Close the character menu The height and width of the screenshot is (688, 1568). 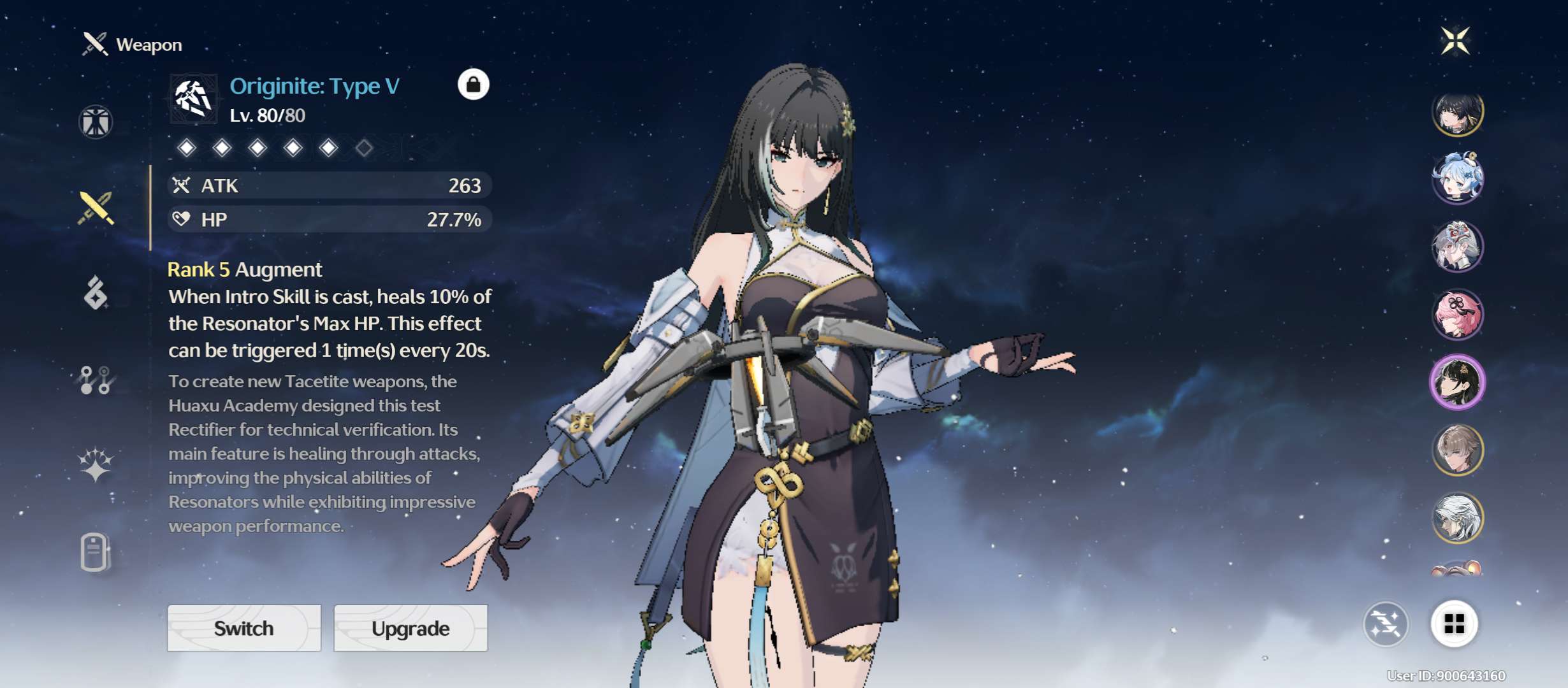click(x=1456, y=41)
